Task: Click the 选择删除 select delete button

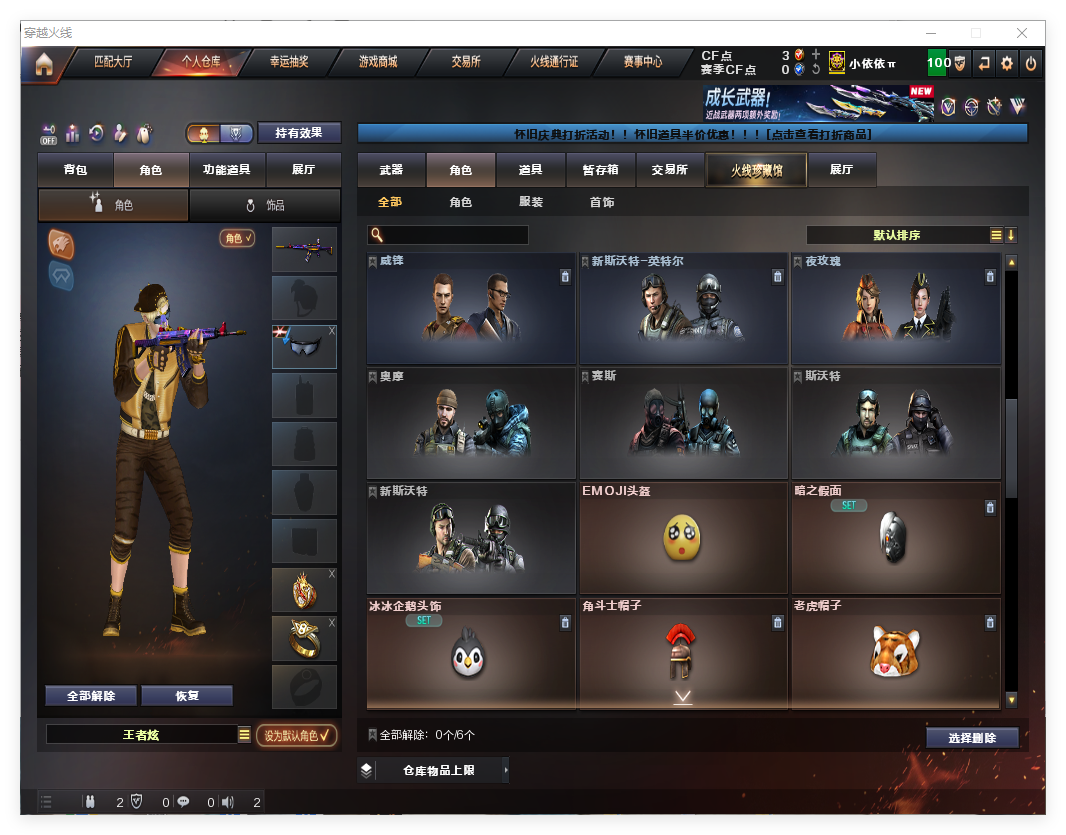Action: point(972,738)
